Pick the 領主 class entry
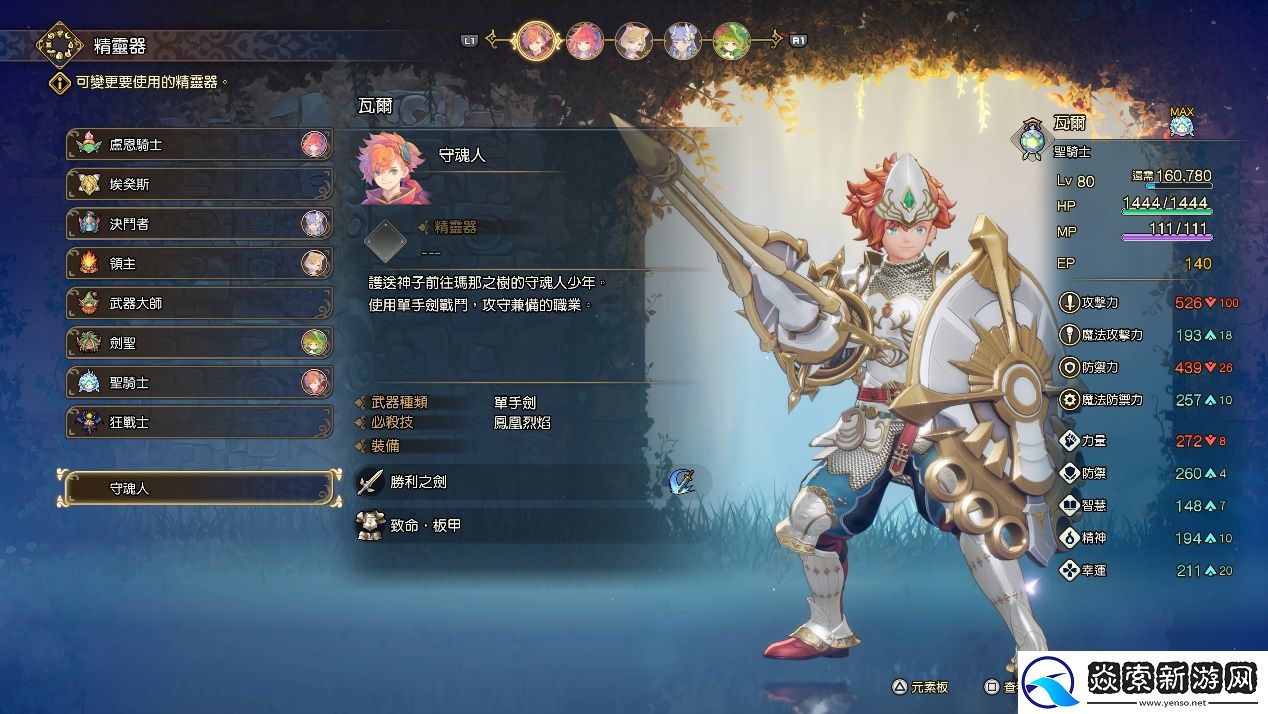 point(198,264)
